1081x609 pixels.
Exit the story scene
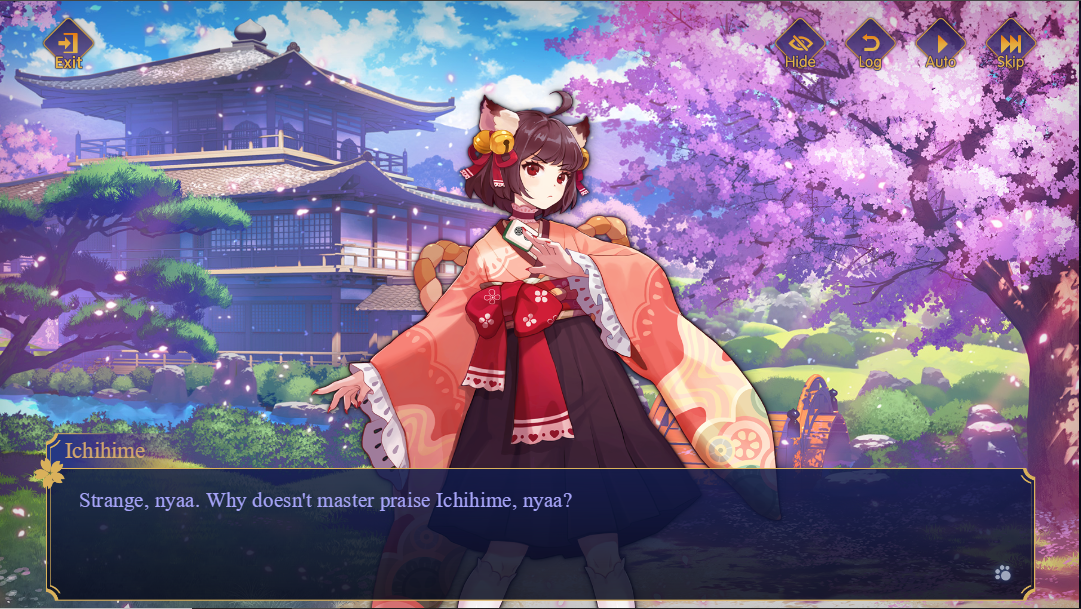click(68, 45)
